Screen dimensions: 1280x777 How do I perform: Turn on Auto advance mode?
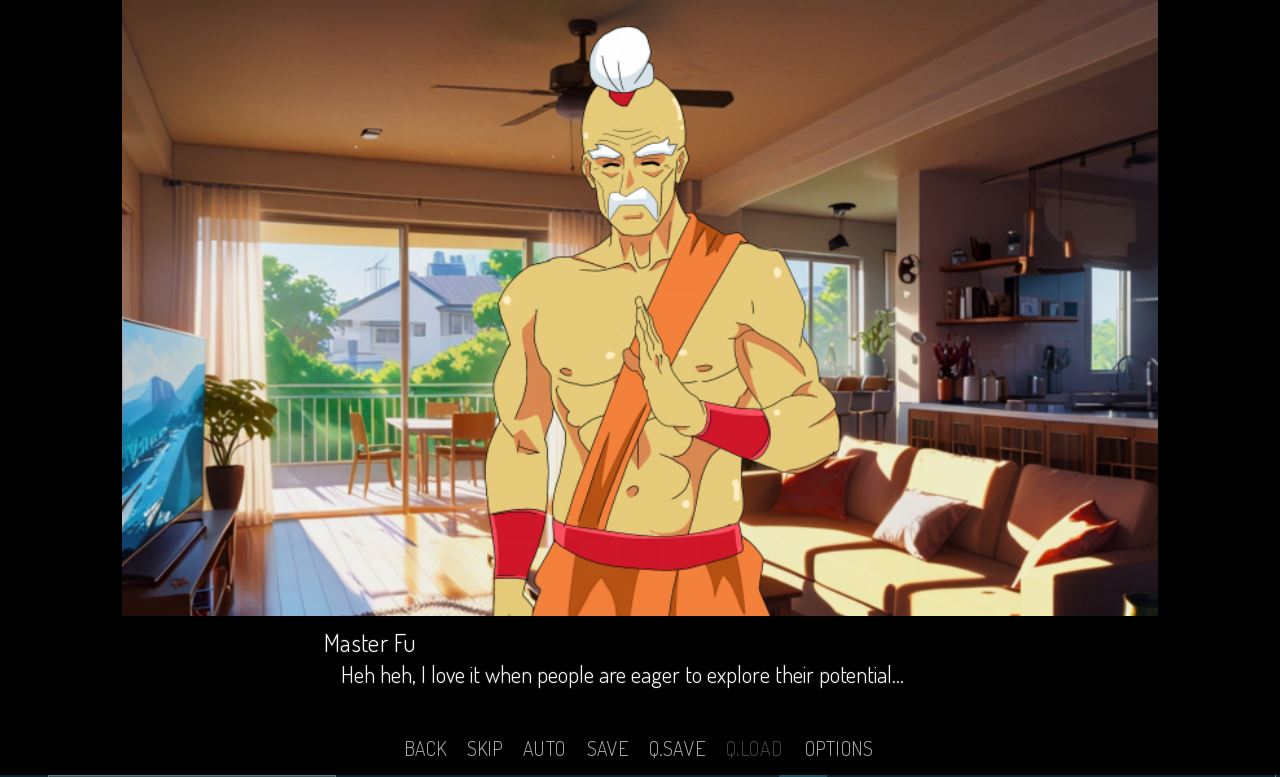pyautogui.click(x=544, y=748)
